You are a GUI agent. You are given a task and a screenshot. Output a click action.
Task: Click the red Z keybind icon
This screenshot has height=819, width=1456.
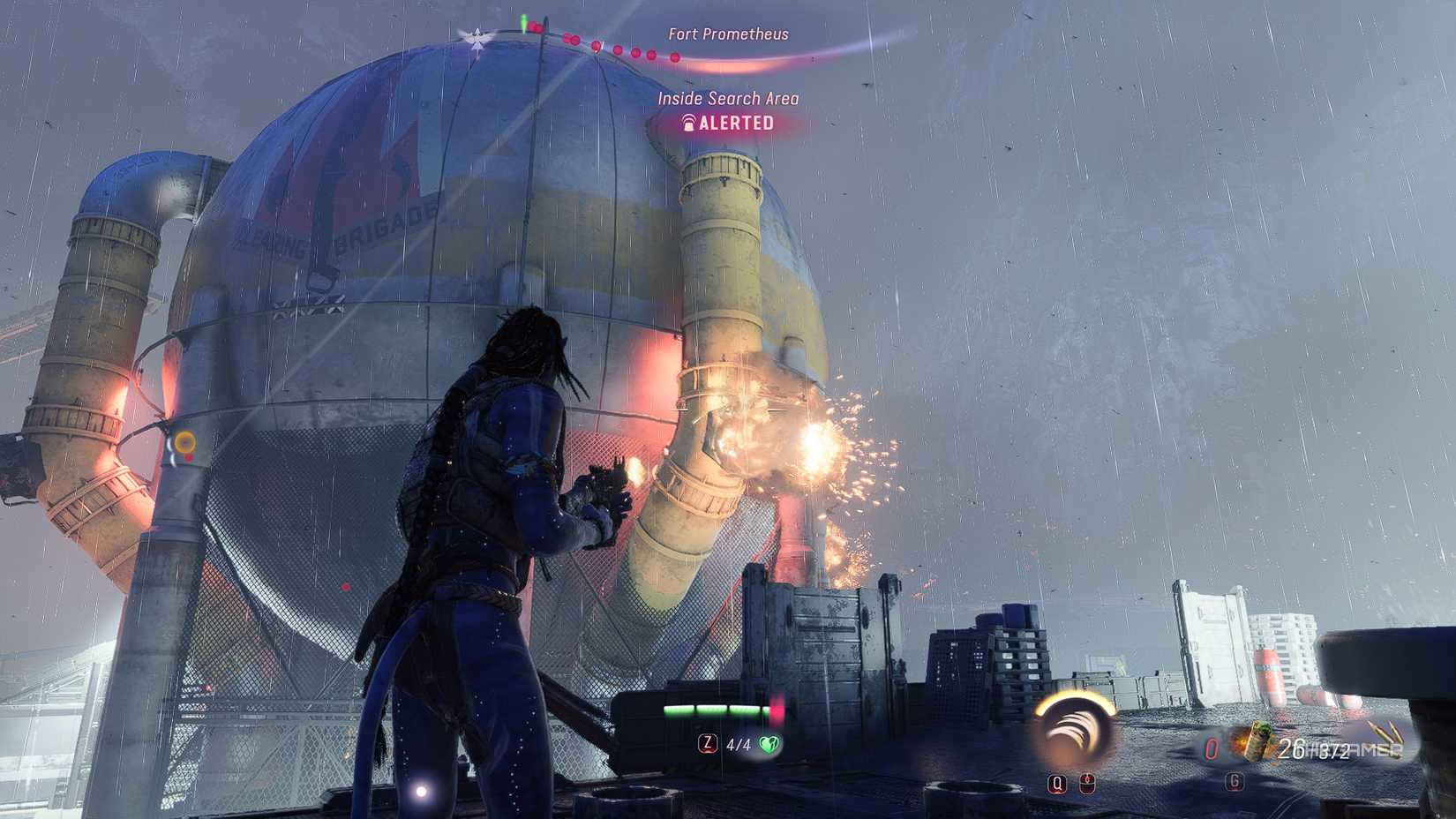(x=707, y=744)
